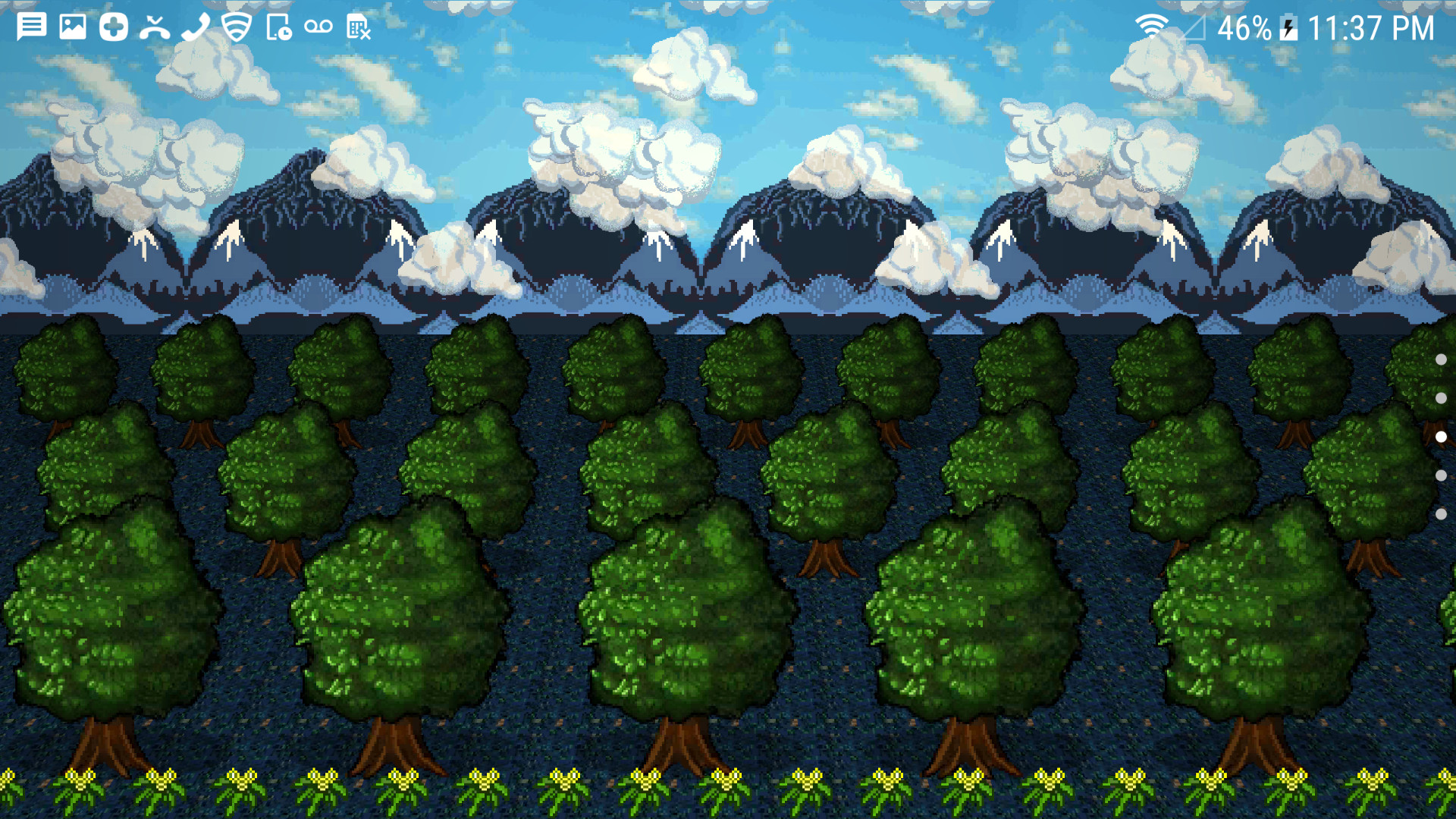Tap the Wi-Fi protection shield notification icon
This screenshot has height=819, width=1456.
(236, 28)
